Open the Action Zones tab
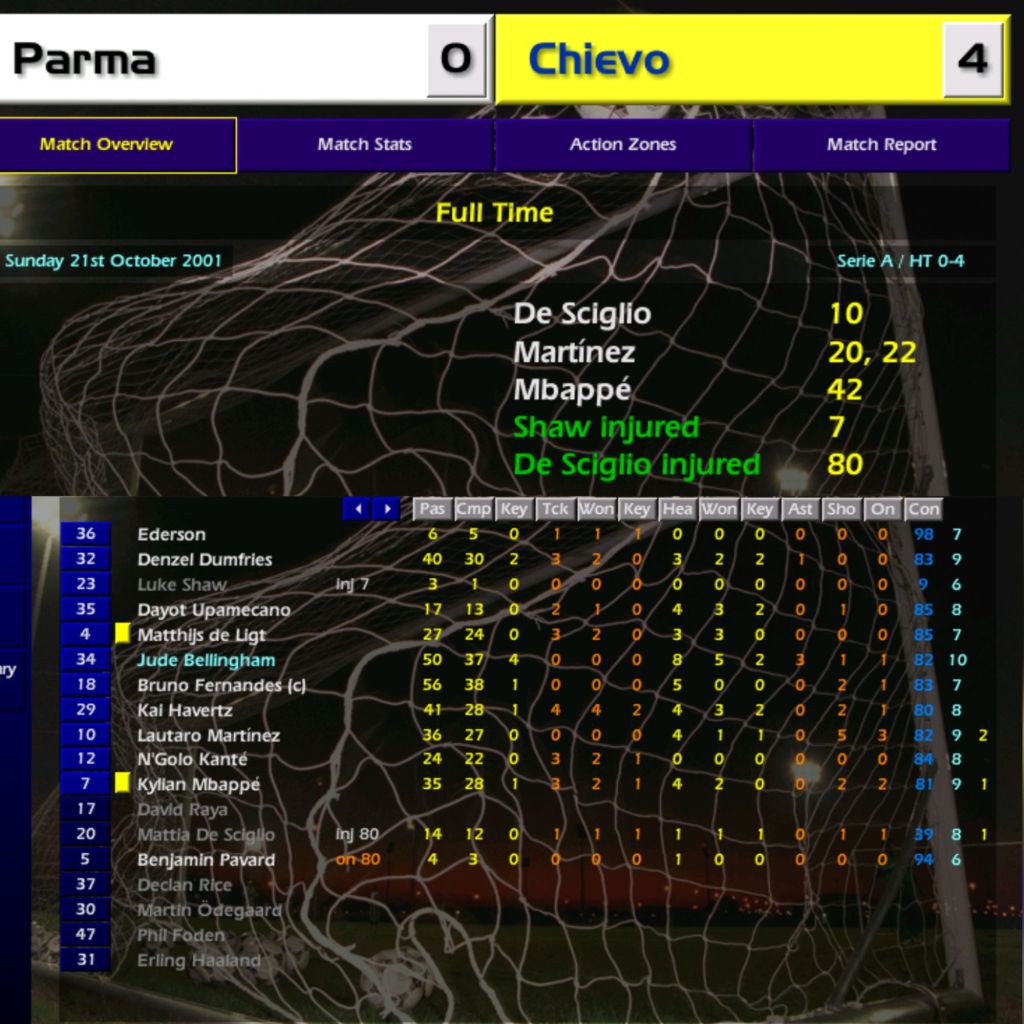This screenshot has height=1024, width=1024. [622, 144]
